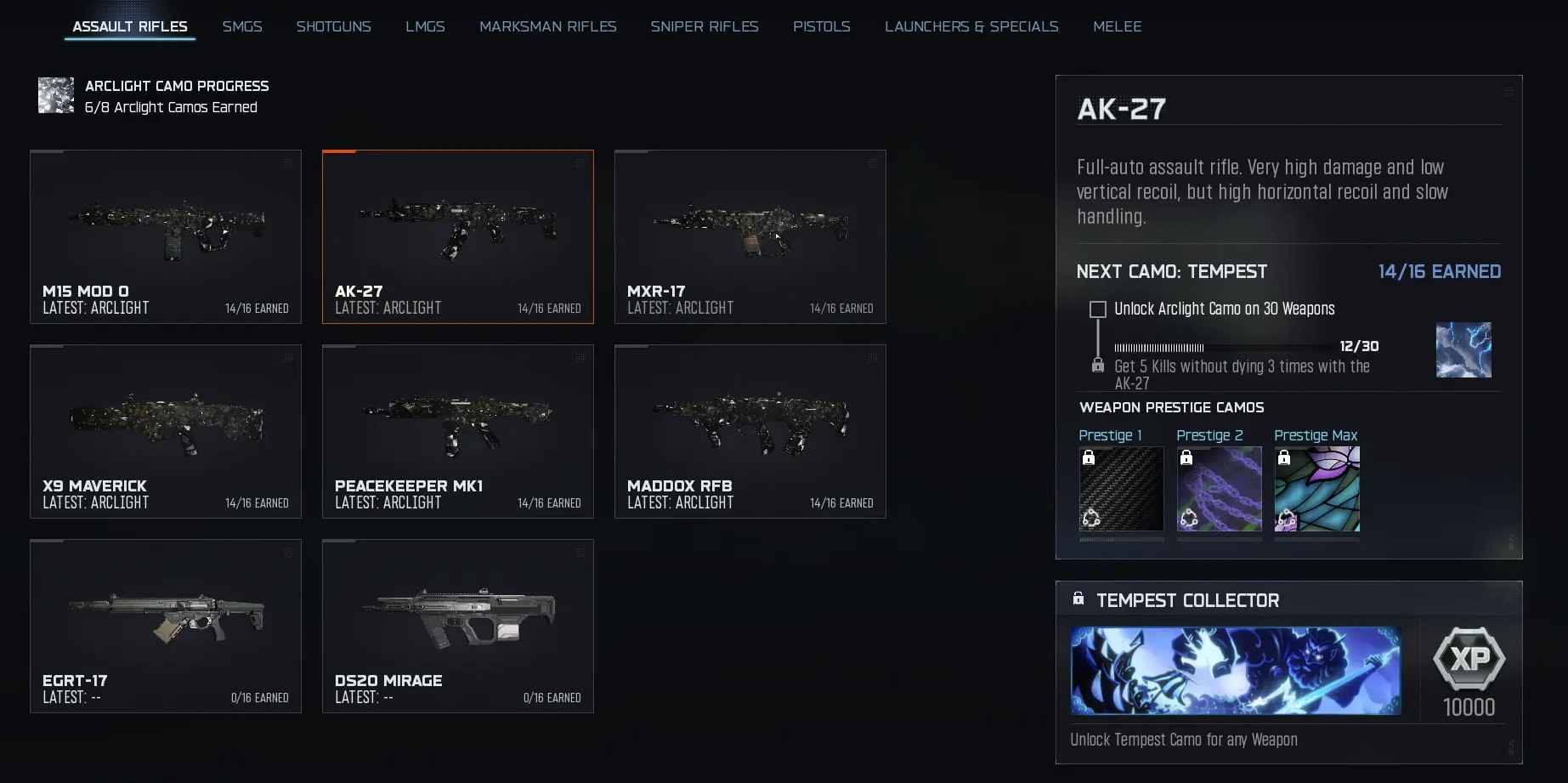1568x783 pixels.
Task: Select the MELEE weapon category
Action: pyautogui.click(x=1118, y=26)
